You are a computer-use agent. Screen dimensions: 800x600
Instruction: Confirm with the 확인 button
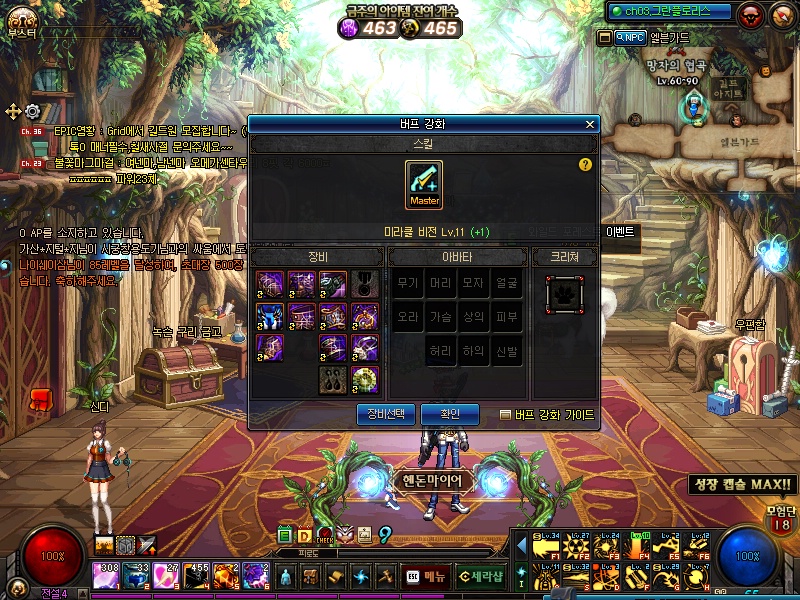(x=449, y=414)
